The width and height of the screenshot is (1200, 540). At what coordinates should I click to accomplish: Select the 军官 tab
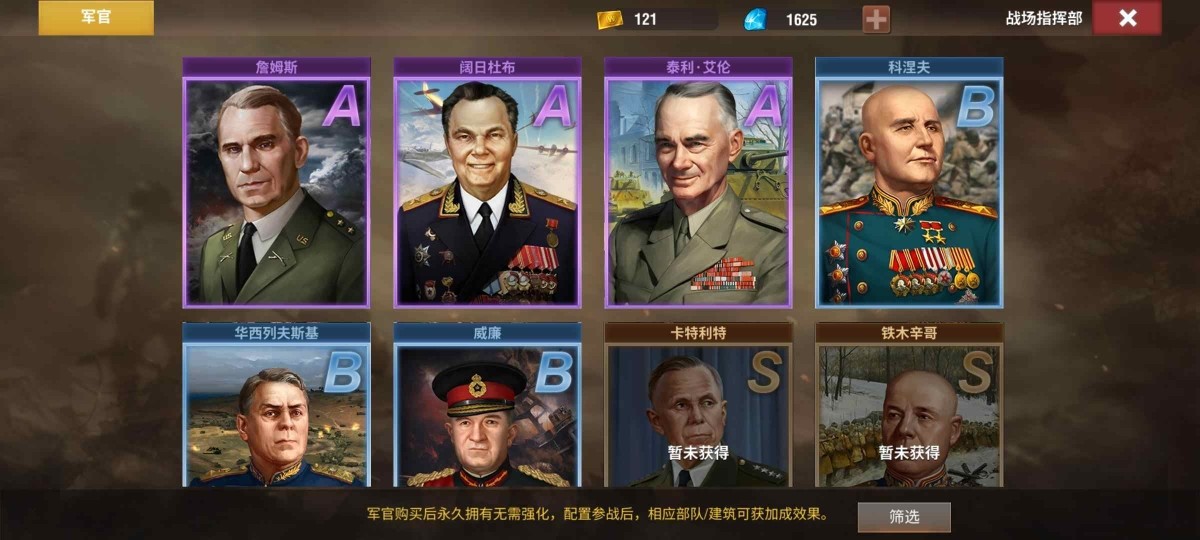[x=96, y=18]
